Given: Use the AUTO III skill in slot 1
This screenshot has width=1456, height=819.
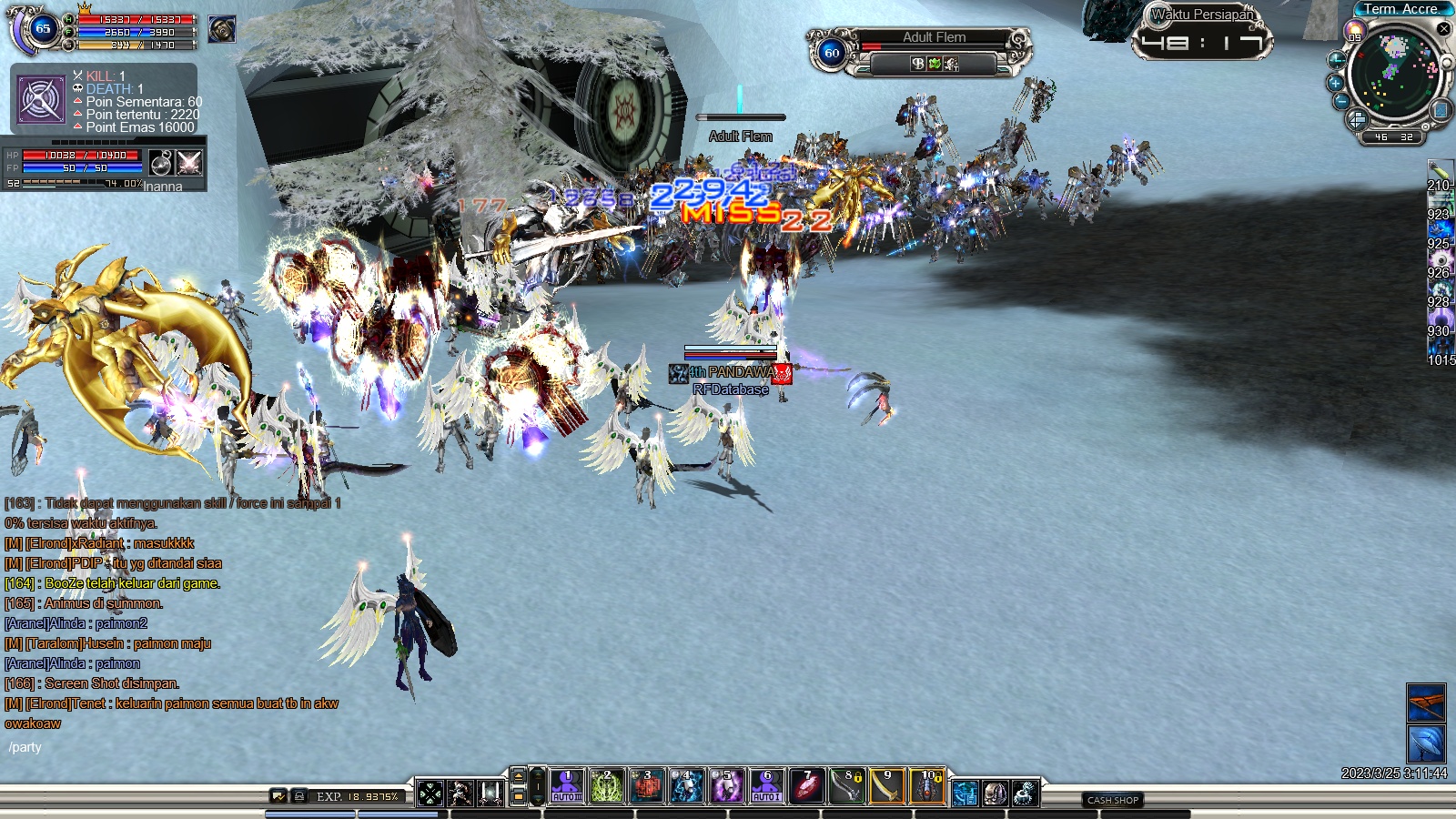Looking at the screenshot, I should coord(567,786).
